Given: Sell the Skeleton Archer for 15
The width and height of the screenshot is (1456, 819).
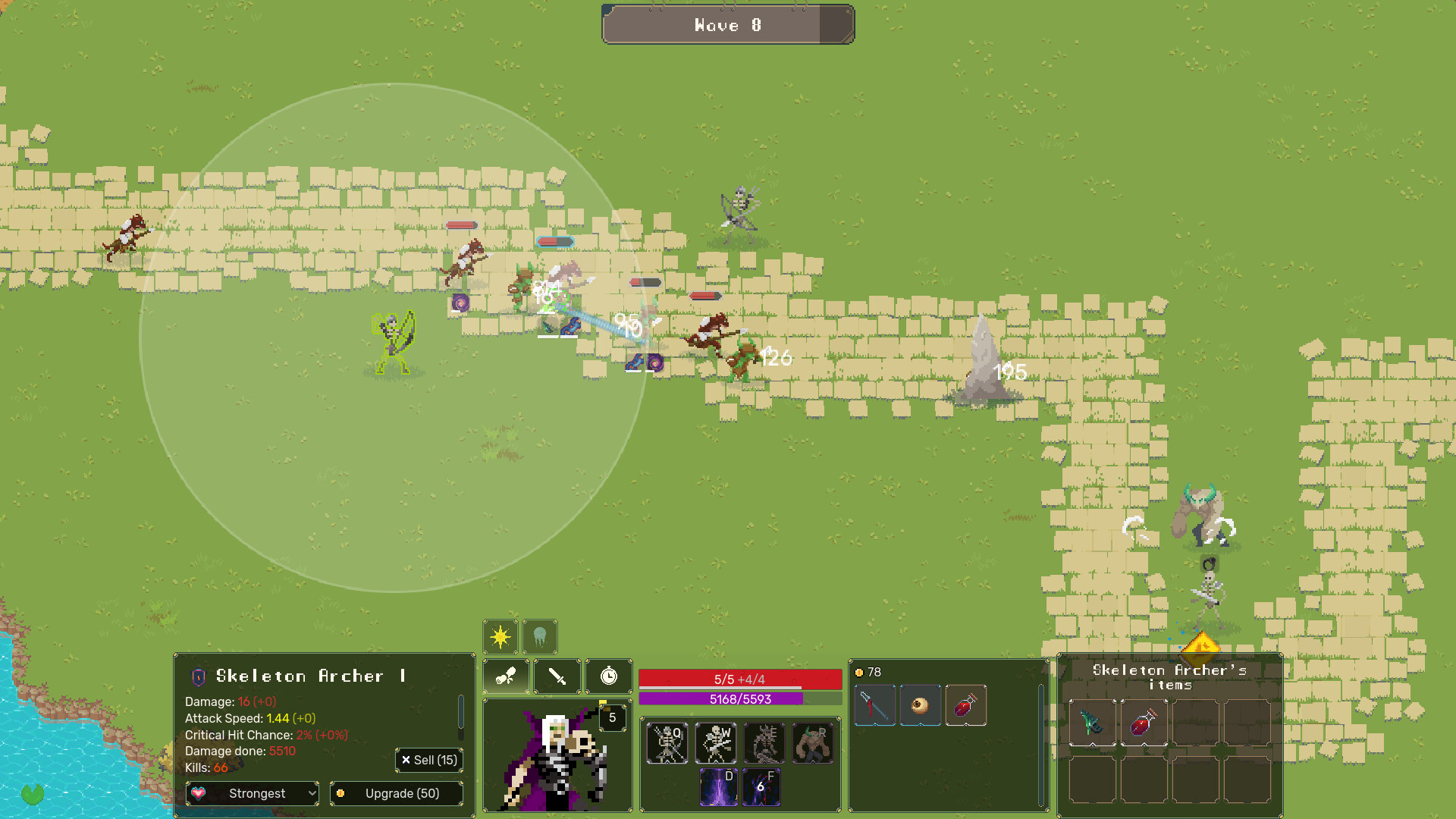Looking at the screenshot, I should point(429,760).
